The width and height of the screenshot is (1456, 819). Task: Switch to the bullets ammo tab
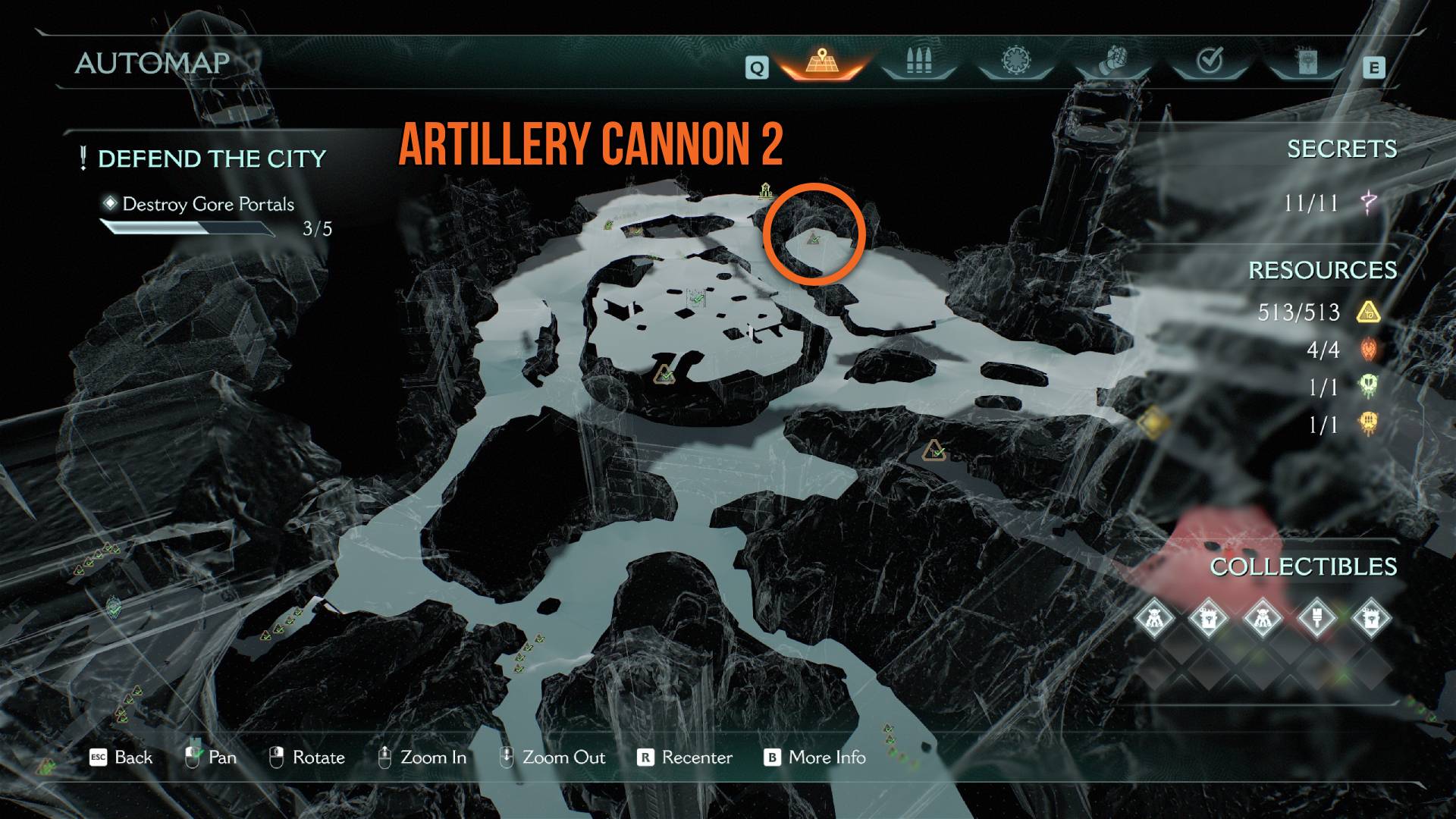[918, 61]
